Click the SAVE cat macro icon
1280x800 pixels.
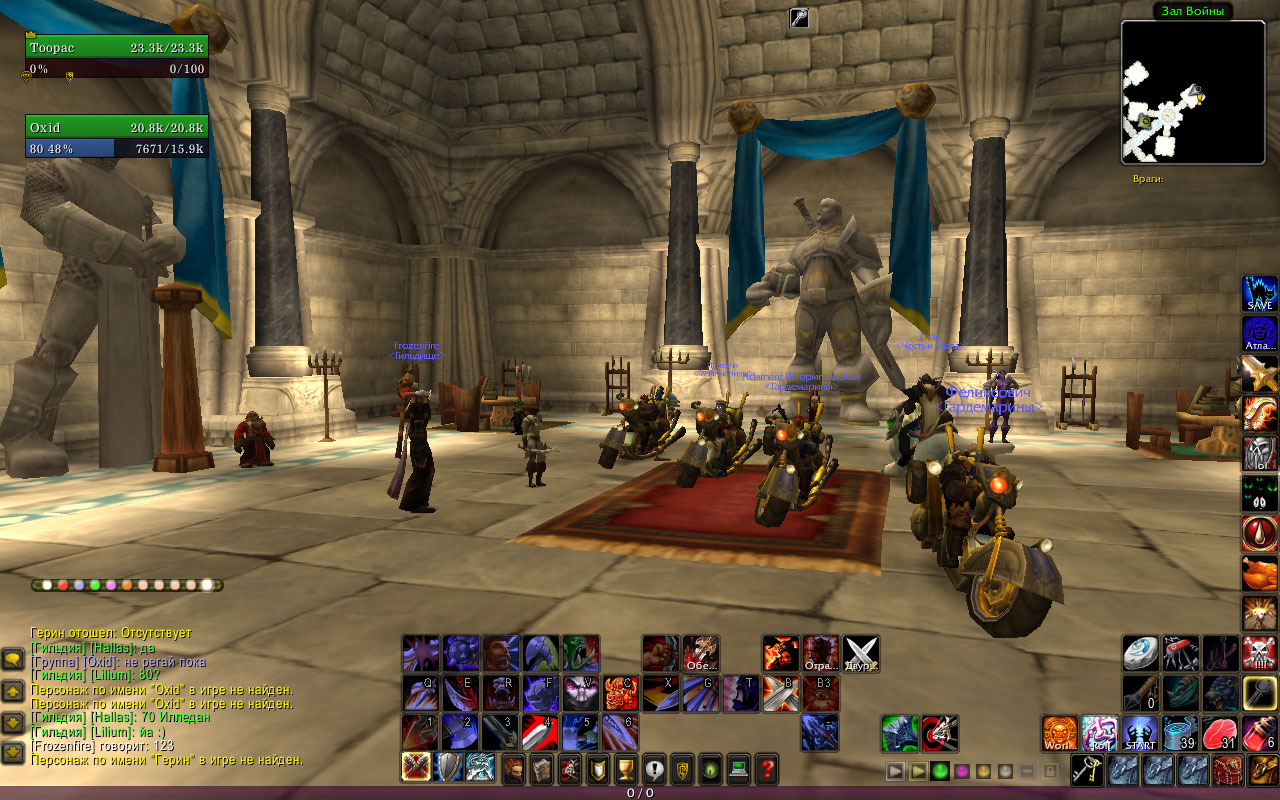coord(1260,294)
